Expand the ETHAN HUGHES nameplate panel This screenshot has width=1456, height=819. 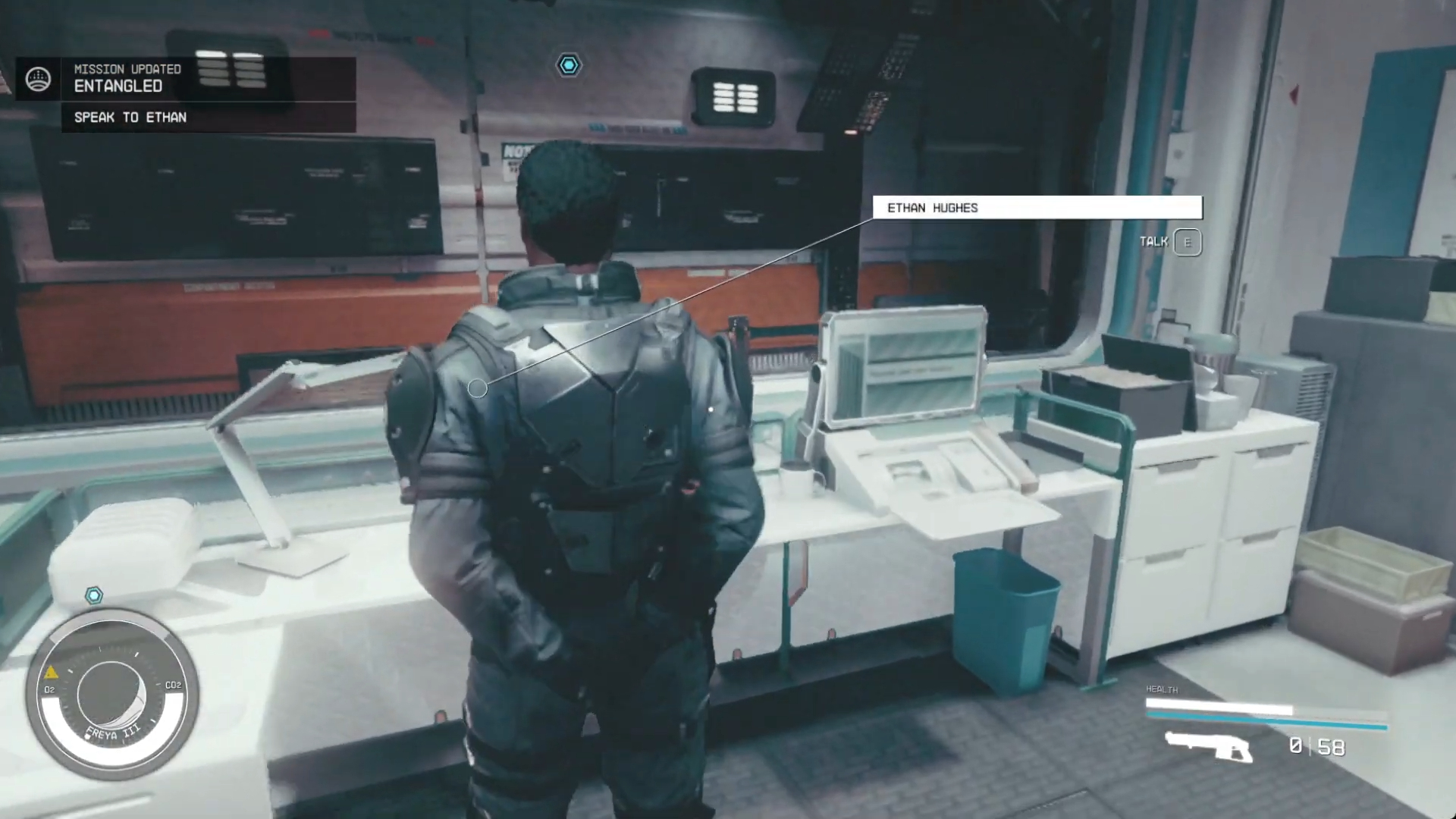1037,208
